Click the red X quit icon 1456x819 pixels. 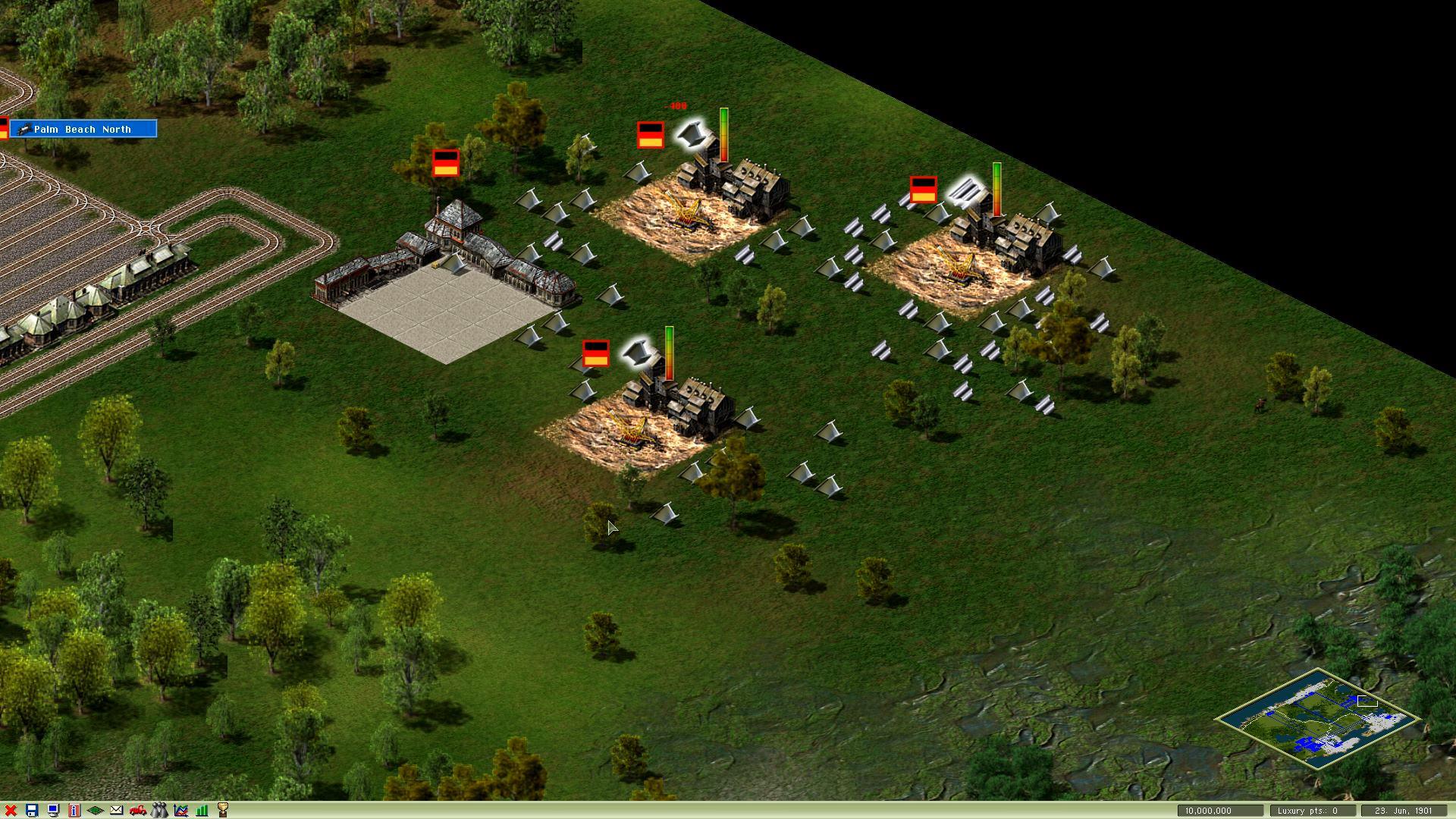[x=11, y=811]
